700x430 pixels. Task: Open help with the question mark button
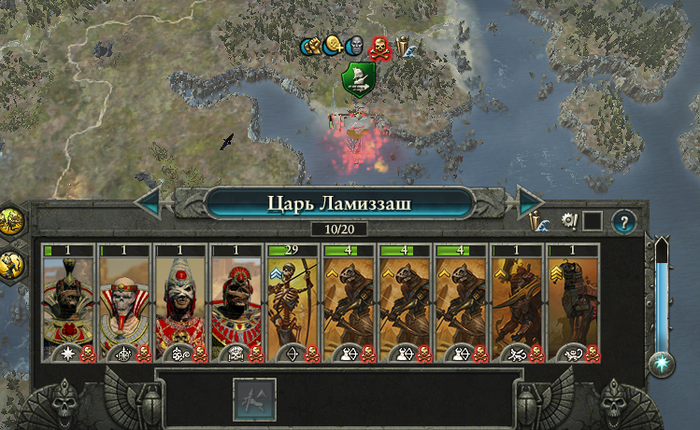(624, 221)
